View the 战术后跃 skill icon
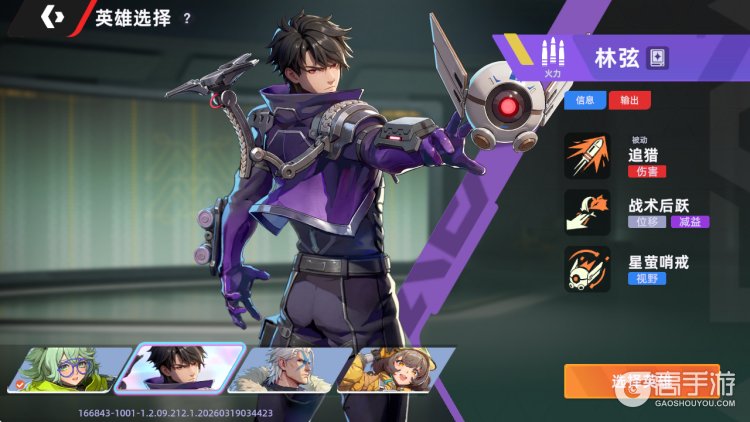The height and width of the screenshot is (422, 750). (587, 213)
